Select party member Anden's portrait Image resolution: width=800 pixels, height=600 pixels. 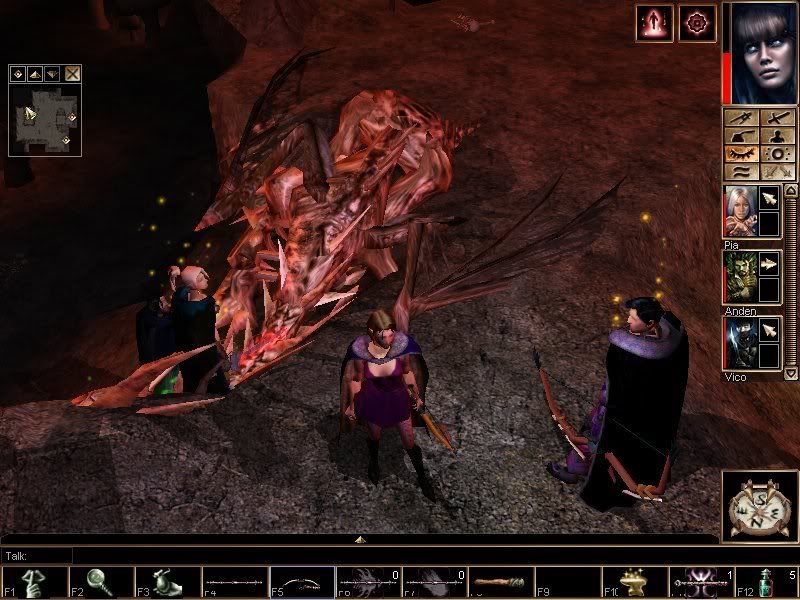(739, 276)
